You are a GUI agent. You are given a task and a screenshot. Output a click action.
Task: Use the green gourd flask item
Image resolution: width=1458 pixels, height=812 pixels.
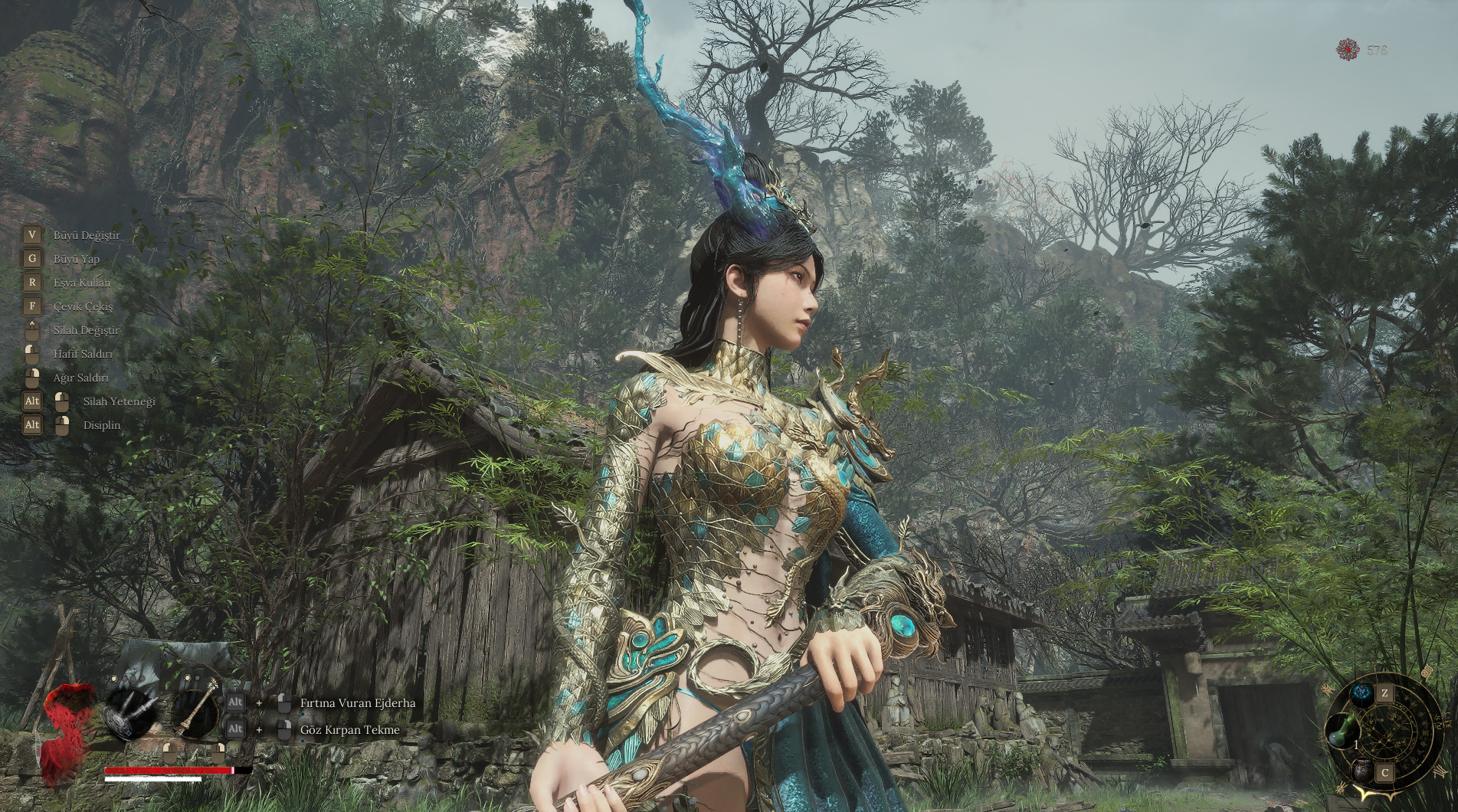1342,731
